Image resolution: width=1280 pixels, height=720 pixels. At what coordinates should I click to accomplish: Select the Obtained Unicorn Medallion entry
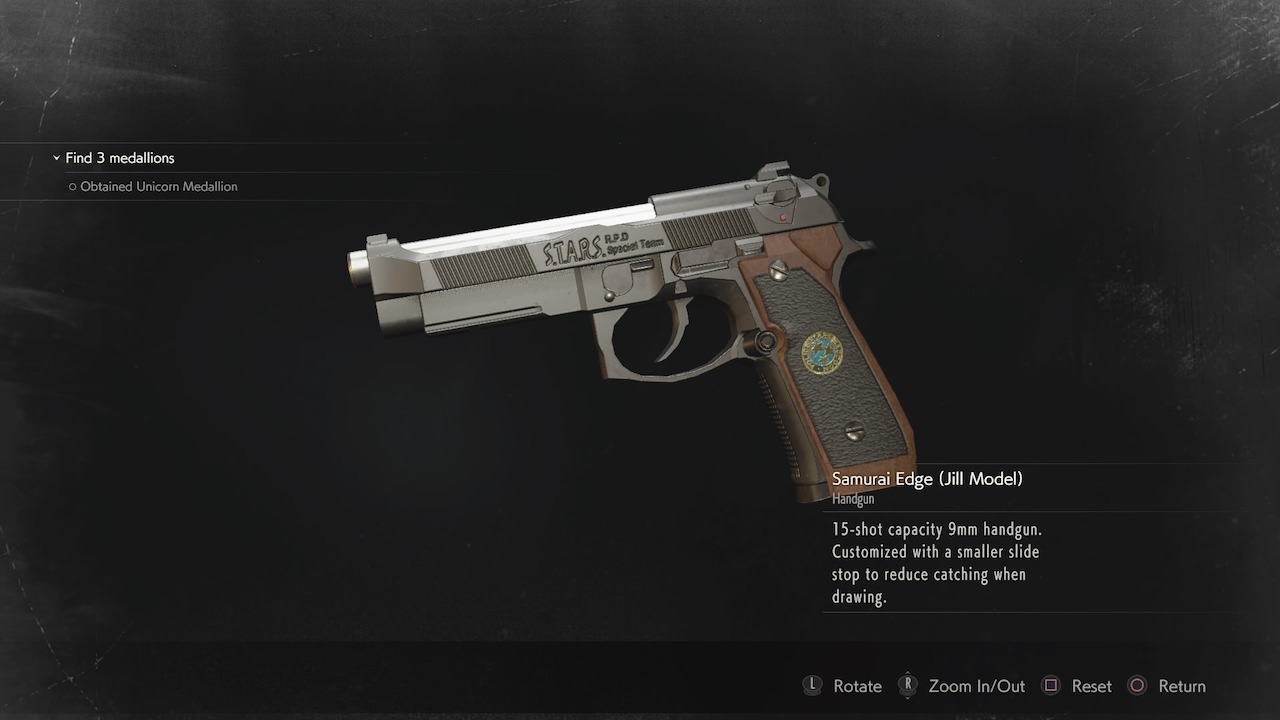[158, 187]
